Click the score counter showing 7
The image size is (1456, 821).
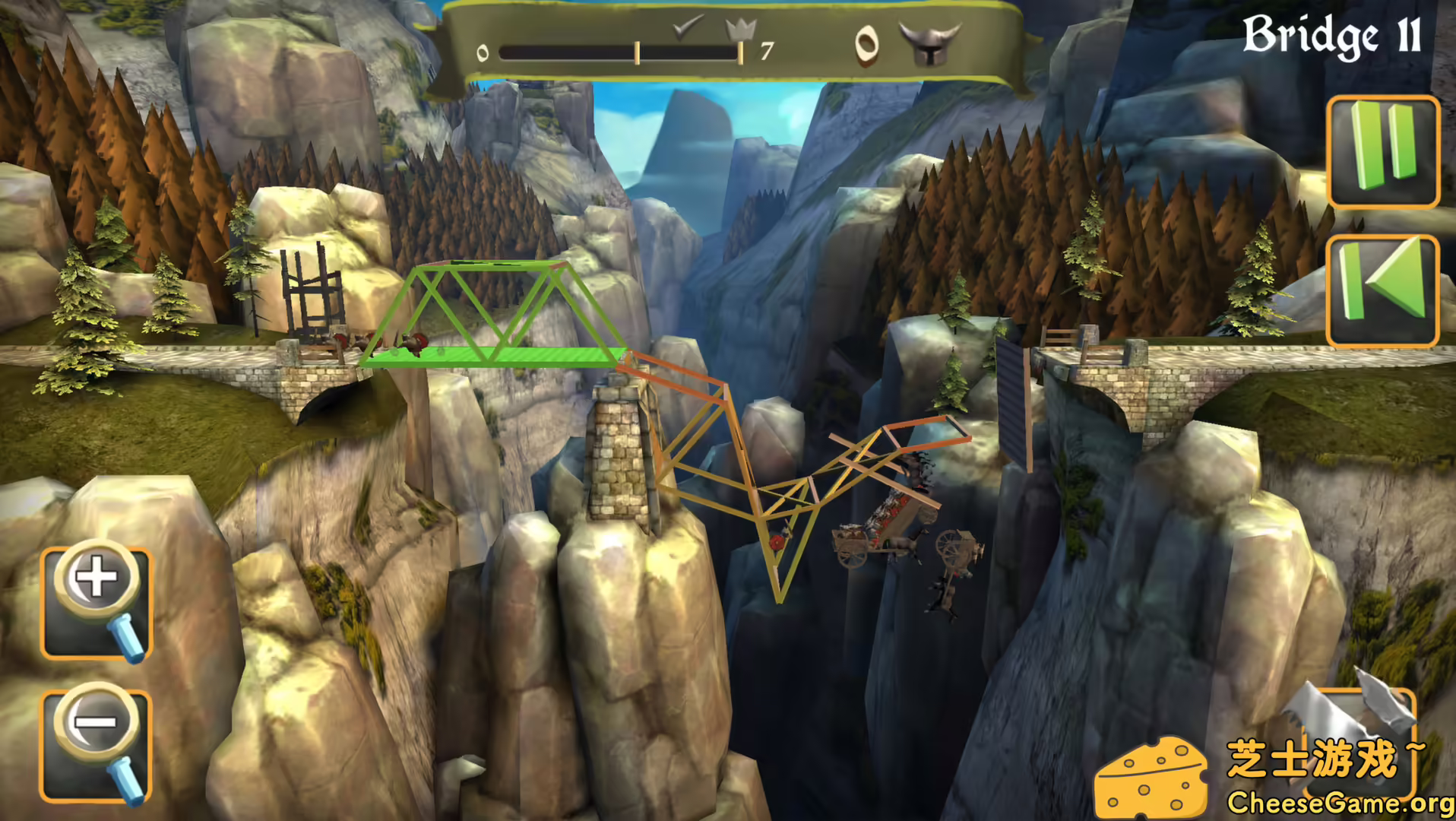[x=765, y=52]
